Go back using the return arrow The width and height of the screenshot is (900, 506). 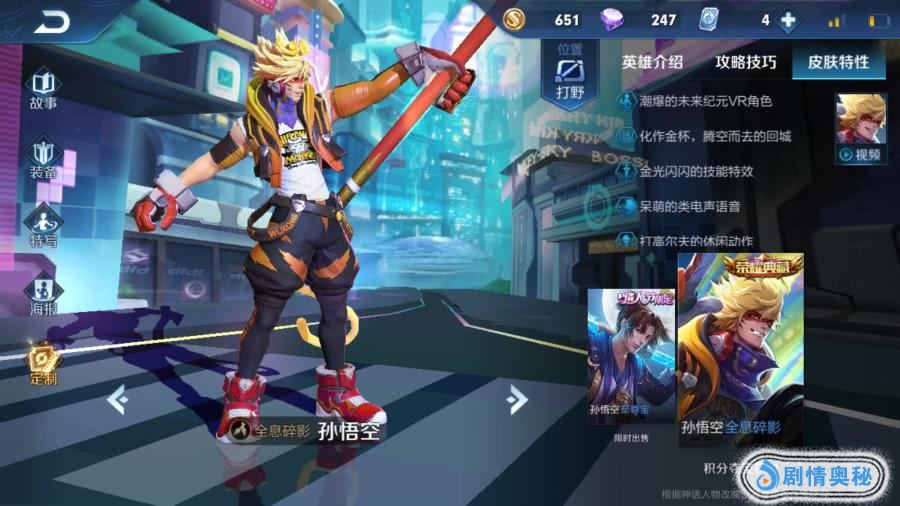50,21
